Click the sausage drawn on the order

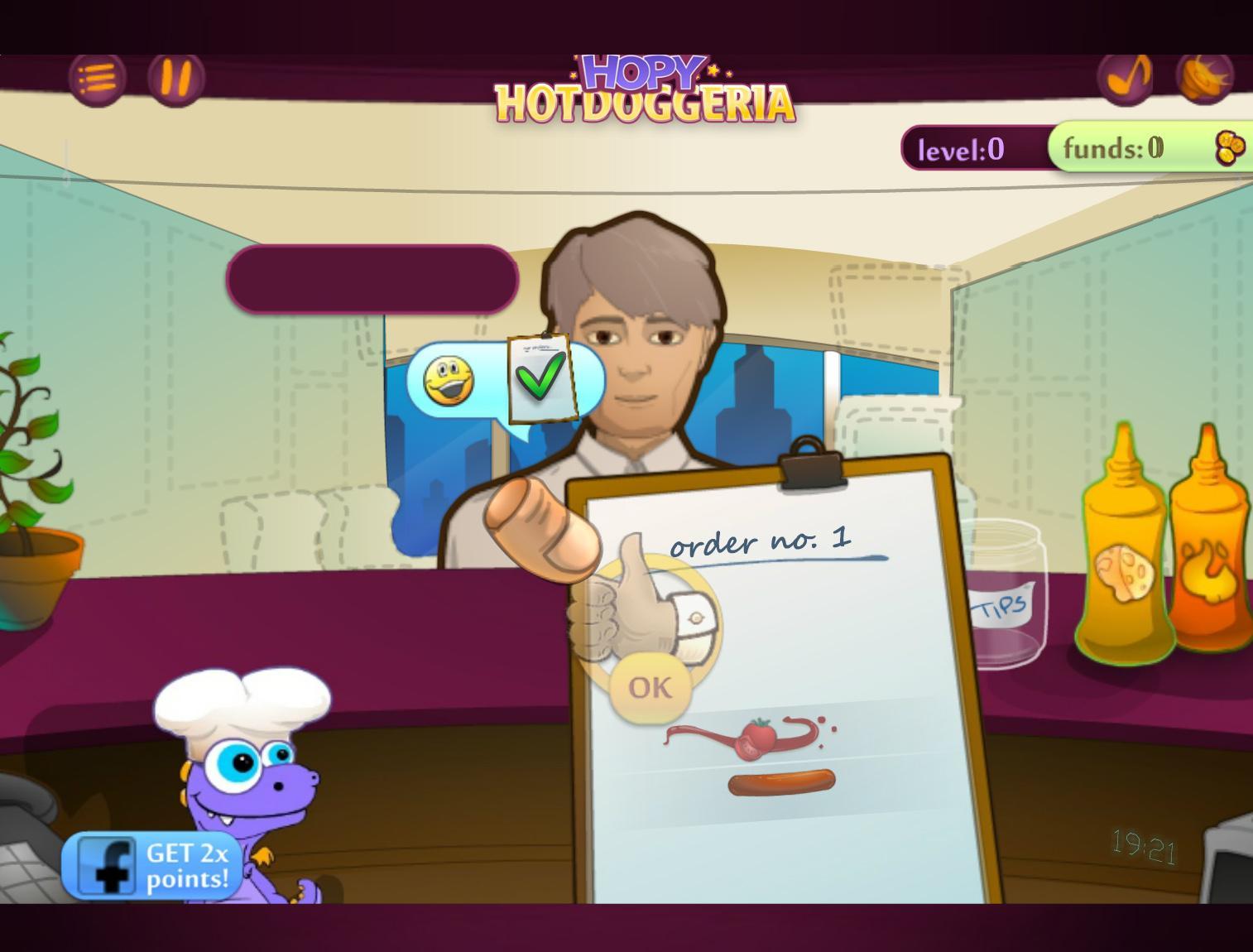click(780, 782)
